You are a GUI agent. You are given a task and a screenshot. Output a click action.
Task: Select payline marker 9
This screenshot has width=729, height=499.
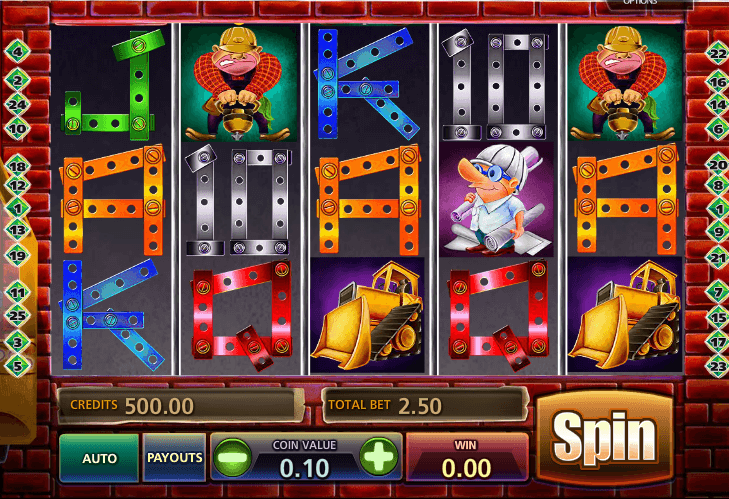point(716,231)
